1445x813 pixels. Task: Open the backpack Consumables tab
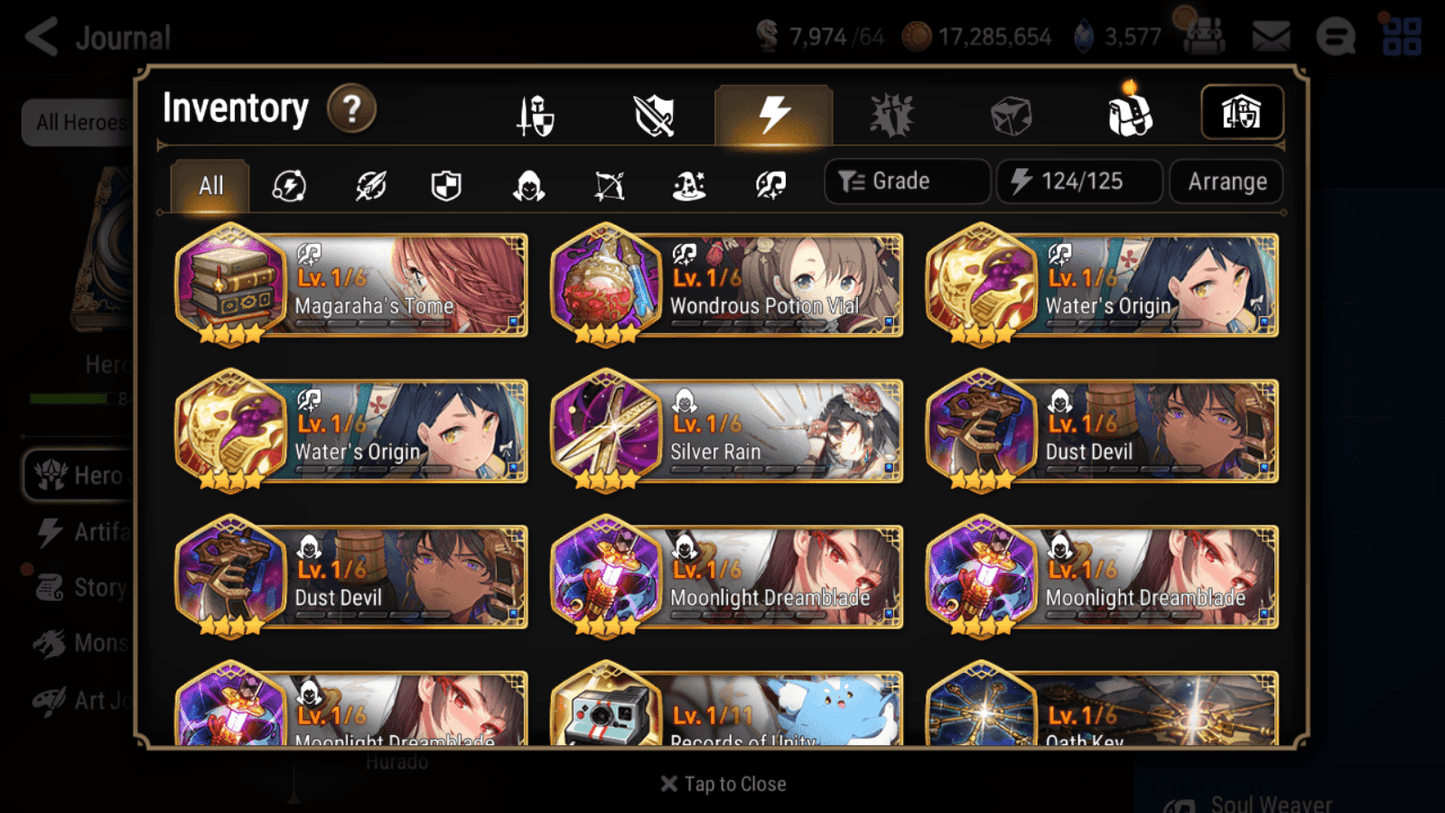[1130, 113]
